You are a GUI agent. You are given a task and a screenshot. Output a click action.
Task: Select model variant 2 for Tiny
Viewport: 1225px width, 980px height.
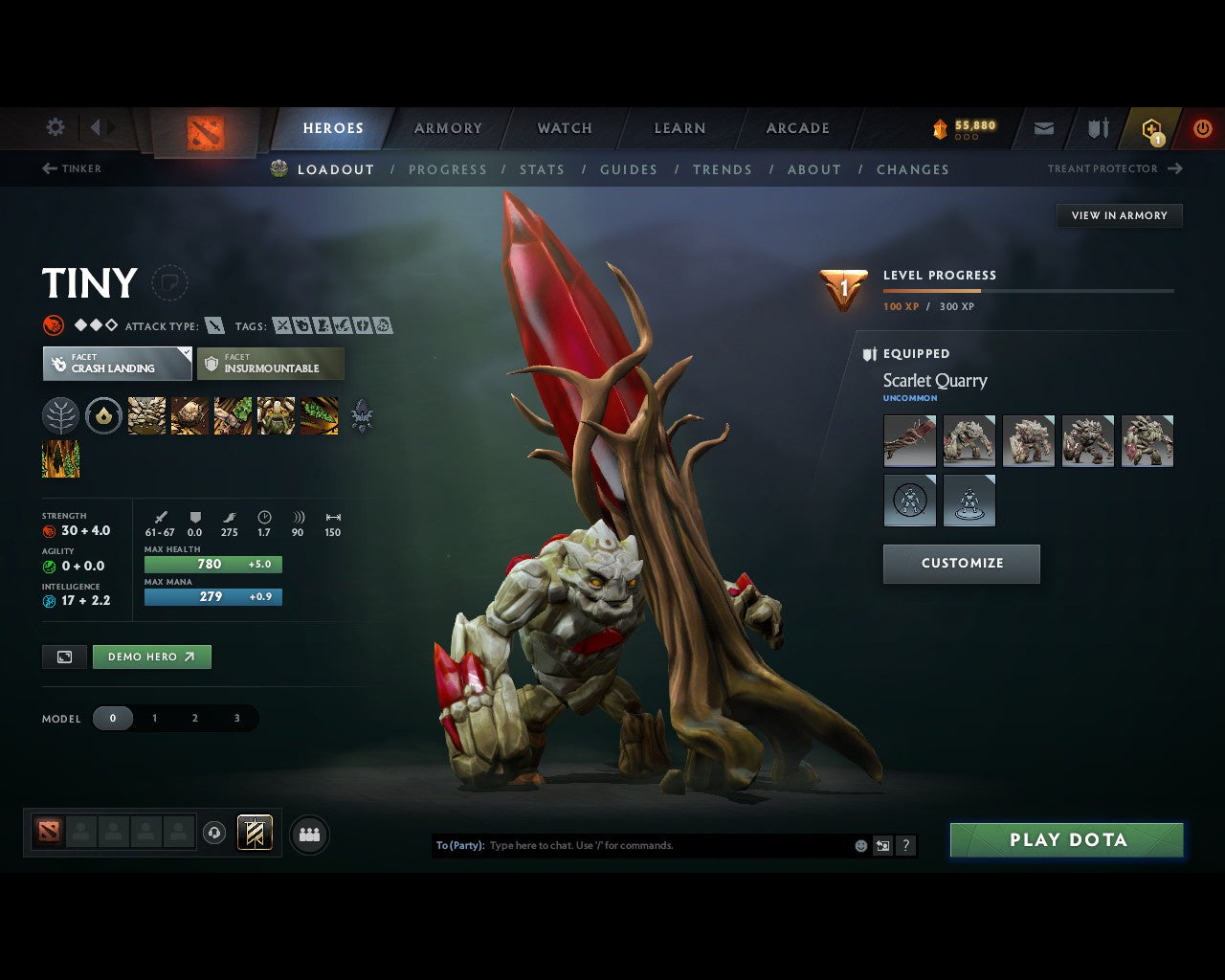(195, 718)
